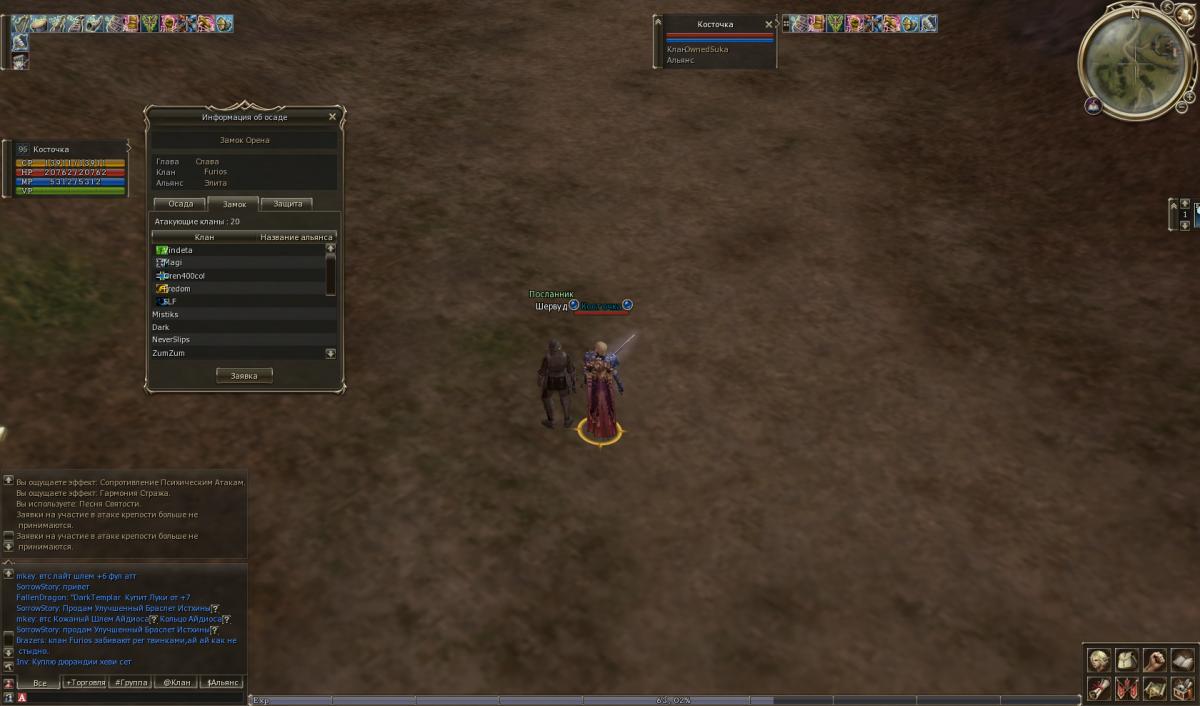Select the Замок tab
Viewport: 1200px width, 706px height.
pyautogui.click(x=234, y=204)
